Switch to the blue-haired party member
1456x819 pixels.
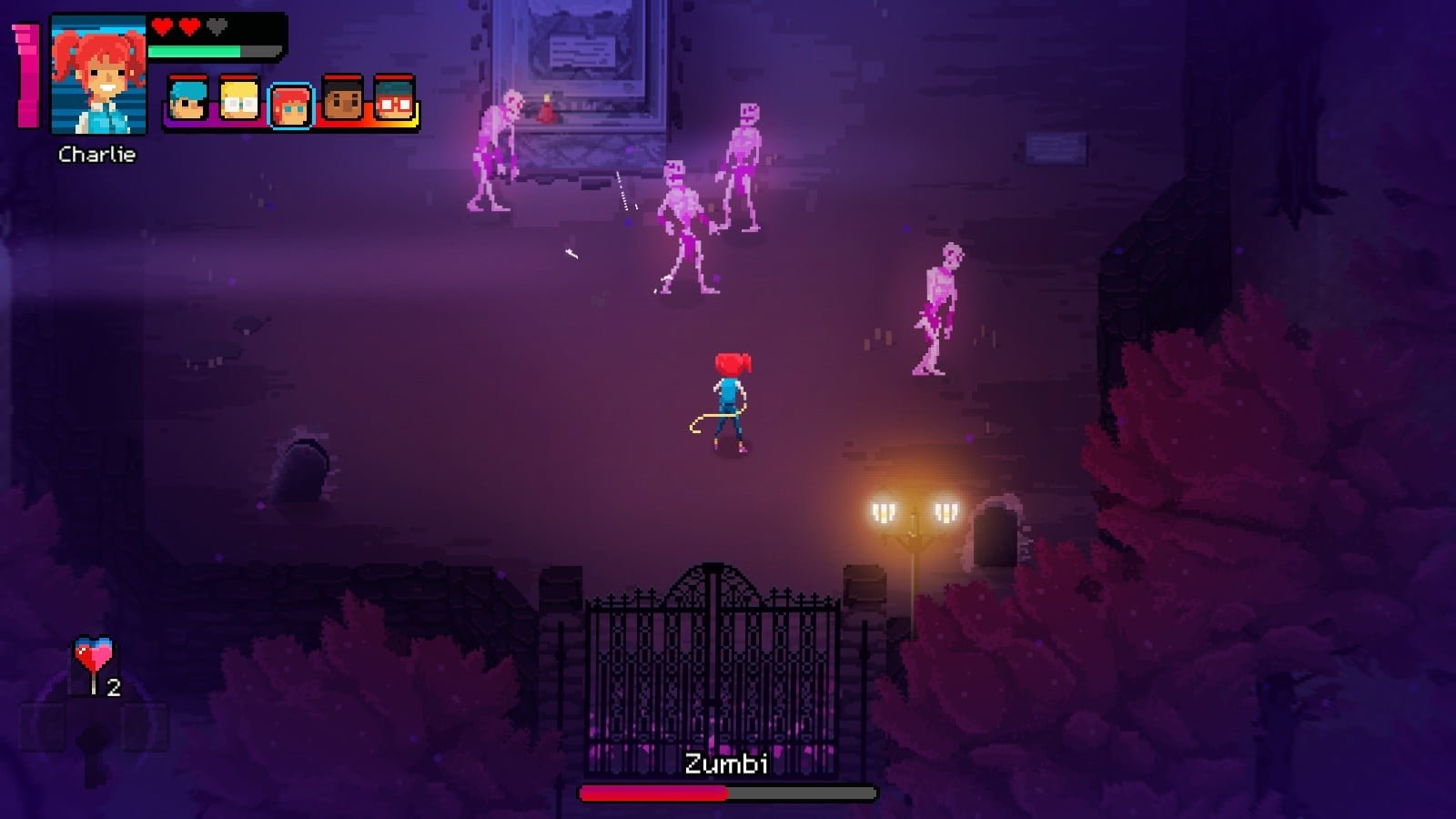(187, 100)
